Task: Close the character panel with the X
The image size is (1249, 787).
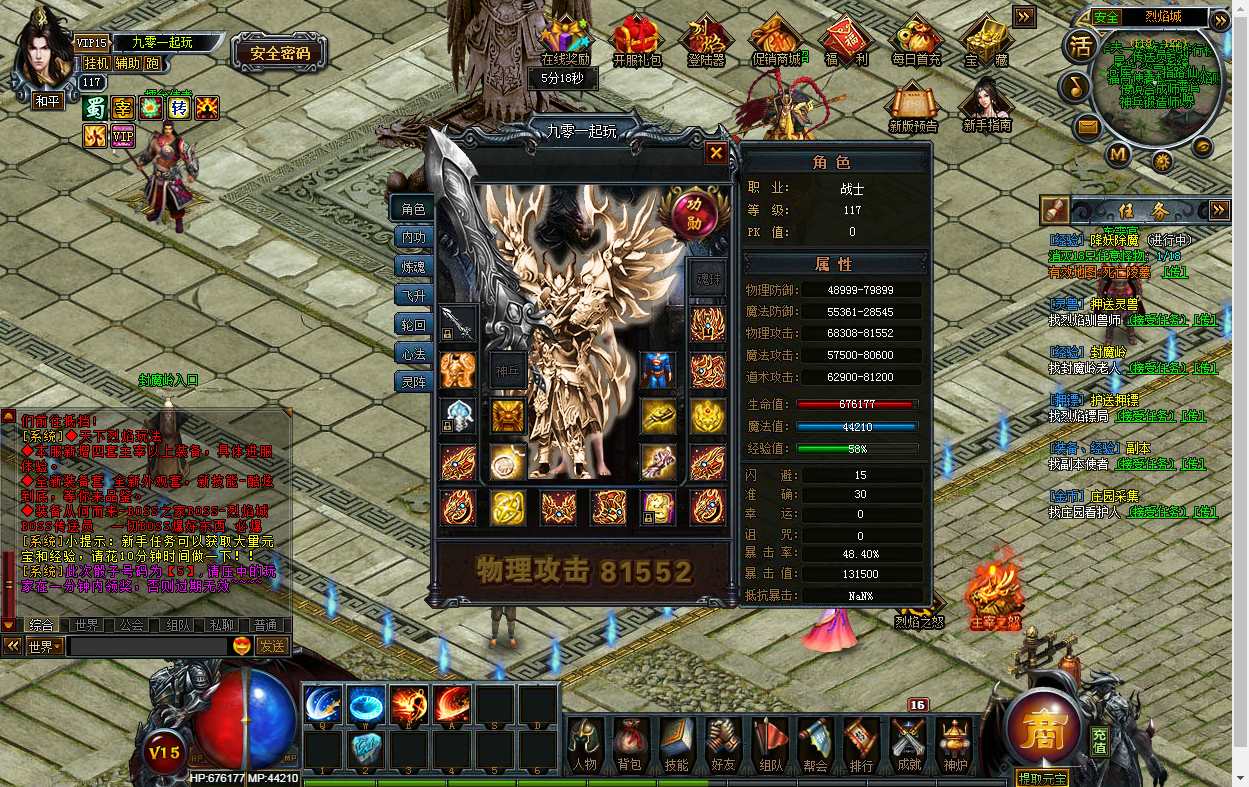Action: pos(716,153)
